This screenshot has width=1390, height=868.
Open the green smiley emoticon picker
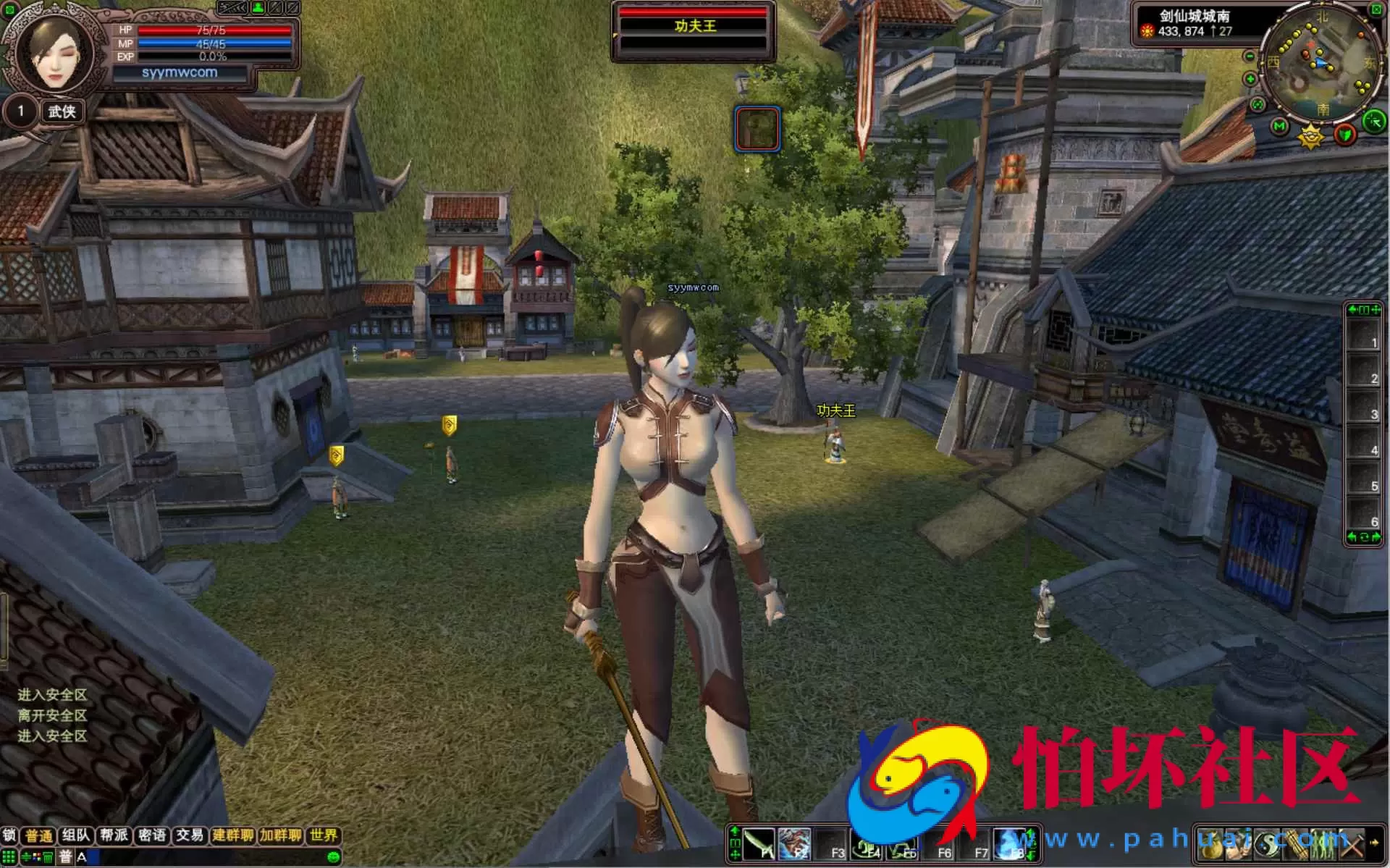(333, 857)
